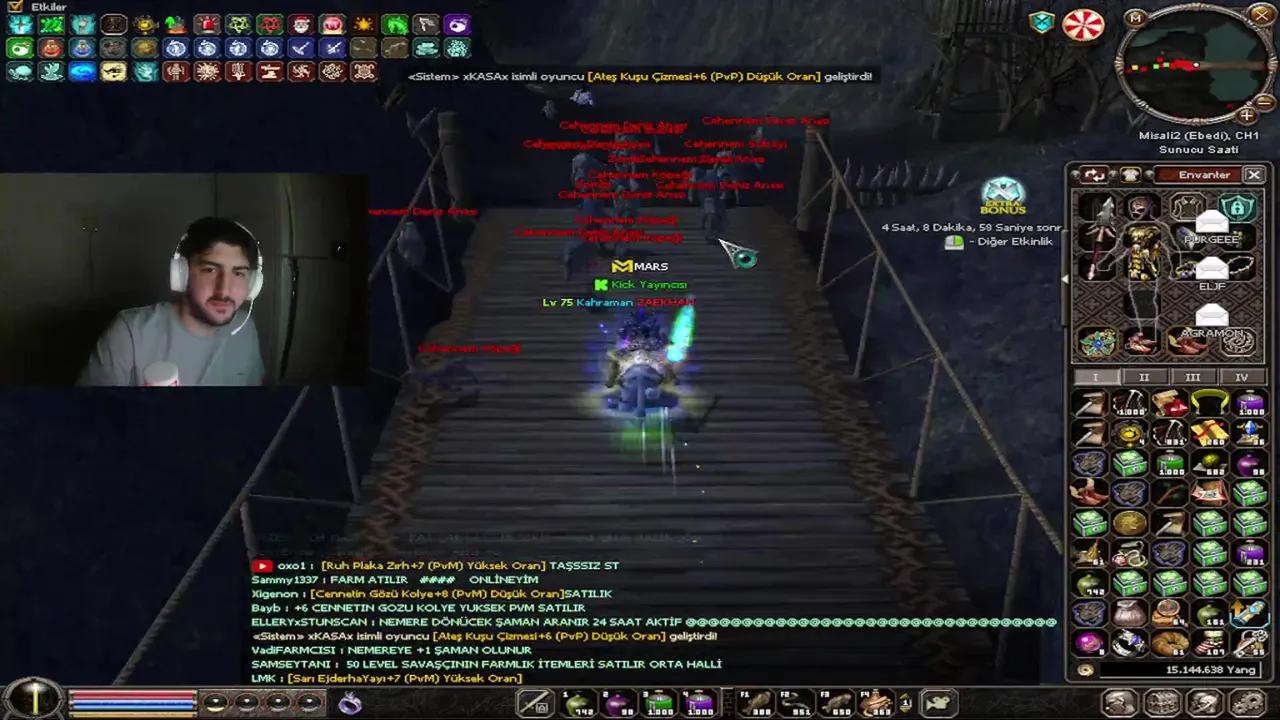The height and width of the screenshot is (720, 1280).
Task: Collapse the inventory panel with the left arrow
Action: click(1064, 279)
